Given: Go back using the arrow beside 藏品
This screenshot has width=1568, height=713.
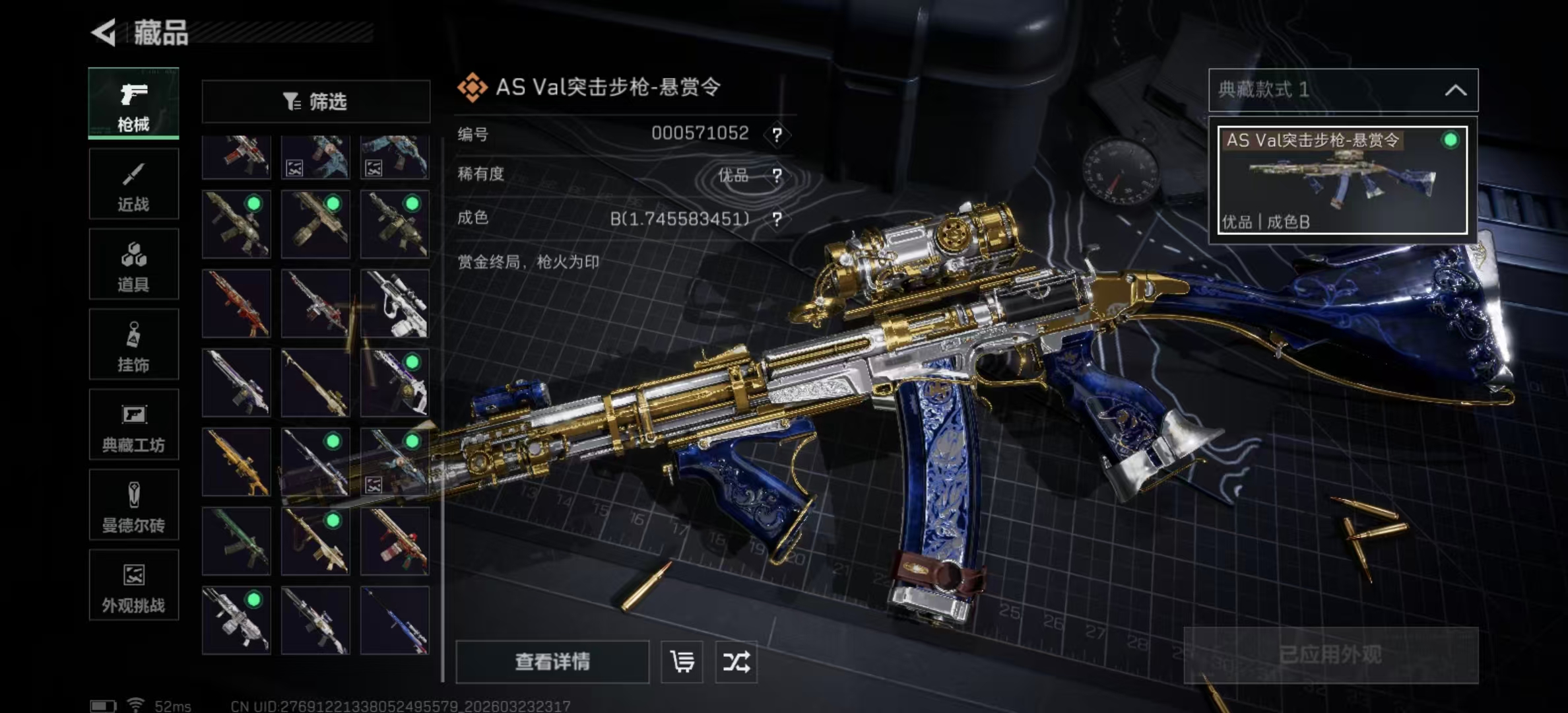Looking at the screenshot, I should pos(104,32).
